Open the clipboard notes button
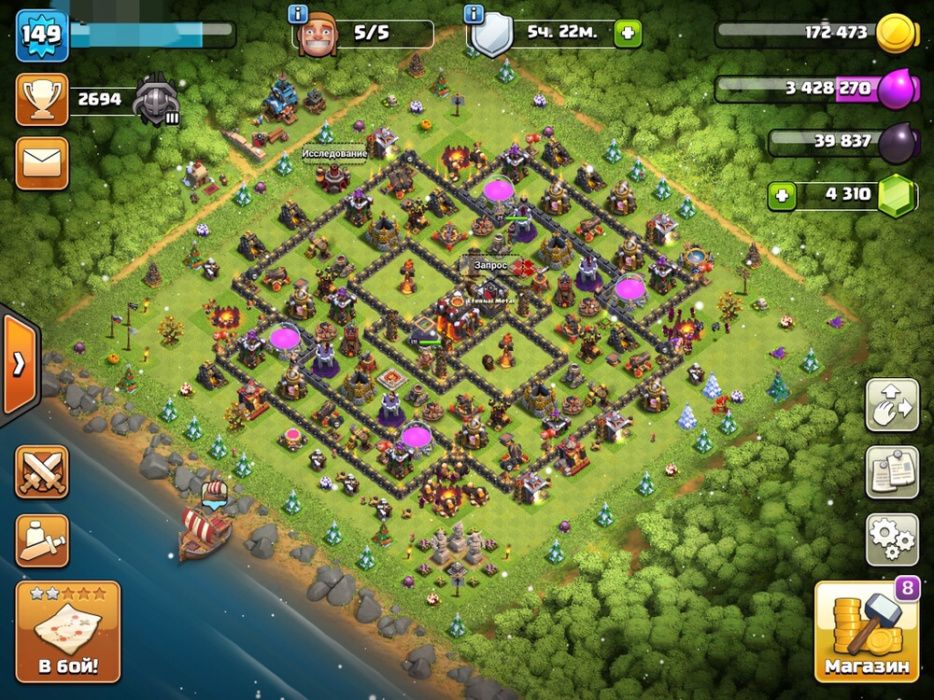 (x=891, y=472)
